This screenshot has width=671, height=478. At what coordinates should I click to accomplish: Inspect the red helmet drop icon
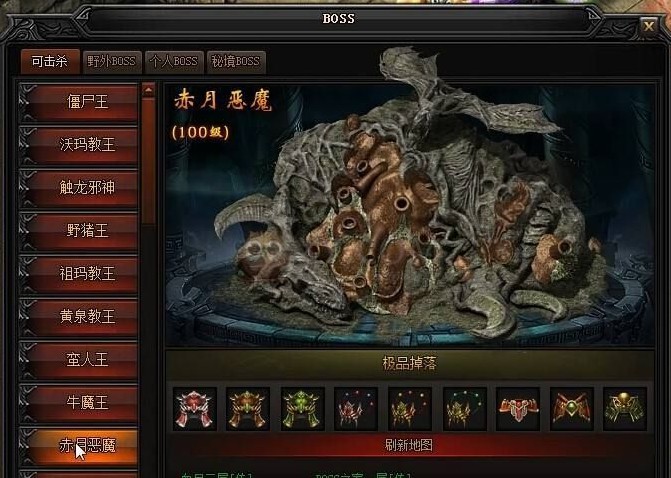pyautogui.click(x=193, y=408)
